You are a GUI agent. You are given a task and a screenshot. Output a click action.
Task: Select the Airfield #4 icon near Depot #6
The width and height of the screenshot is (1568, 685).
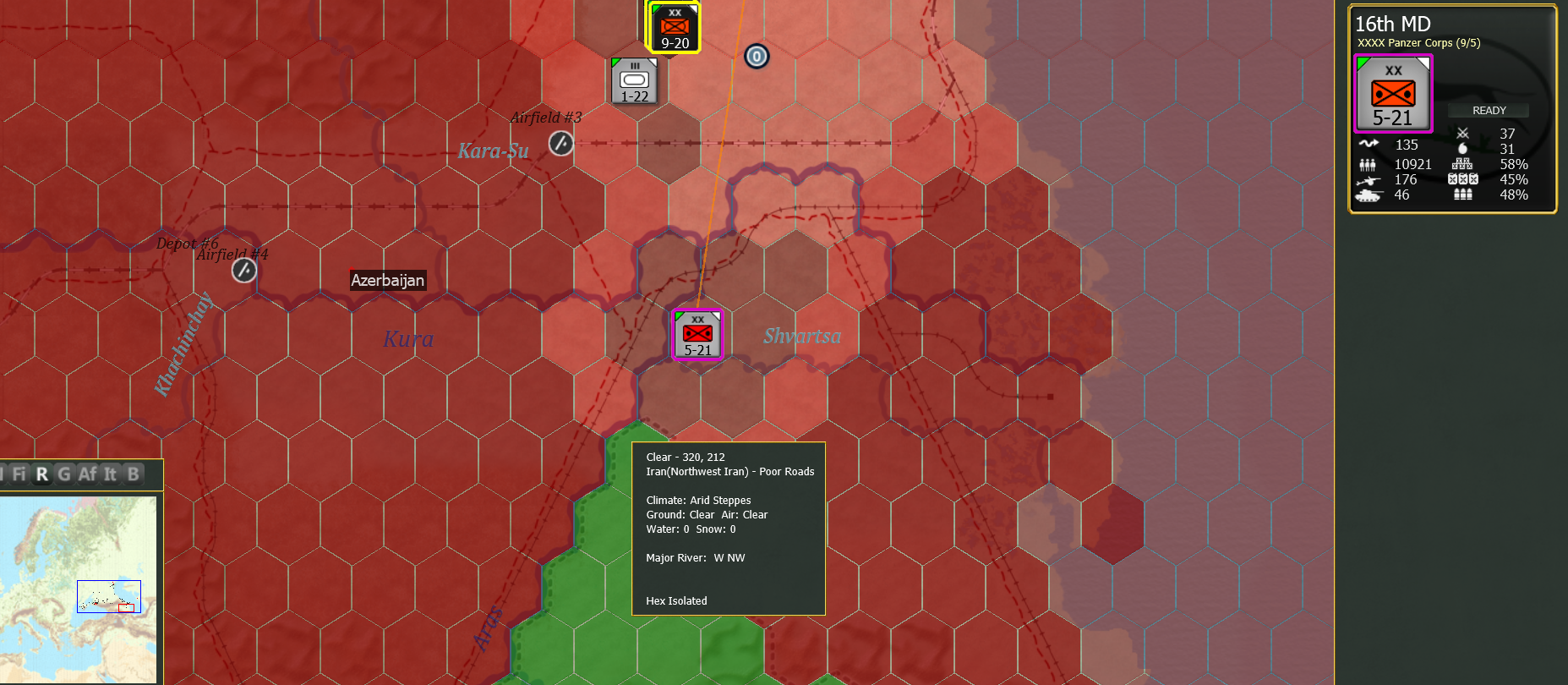tap(243, 270)
